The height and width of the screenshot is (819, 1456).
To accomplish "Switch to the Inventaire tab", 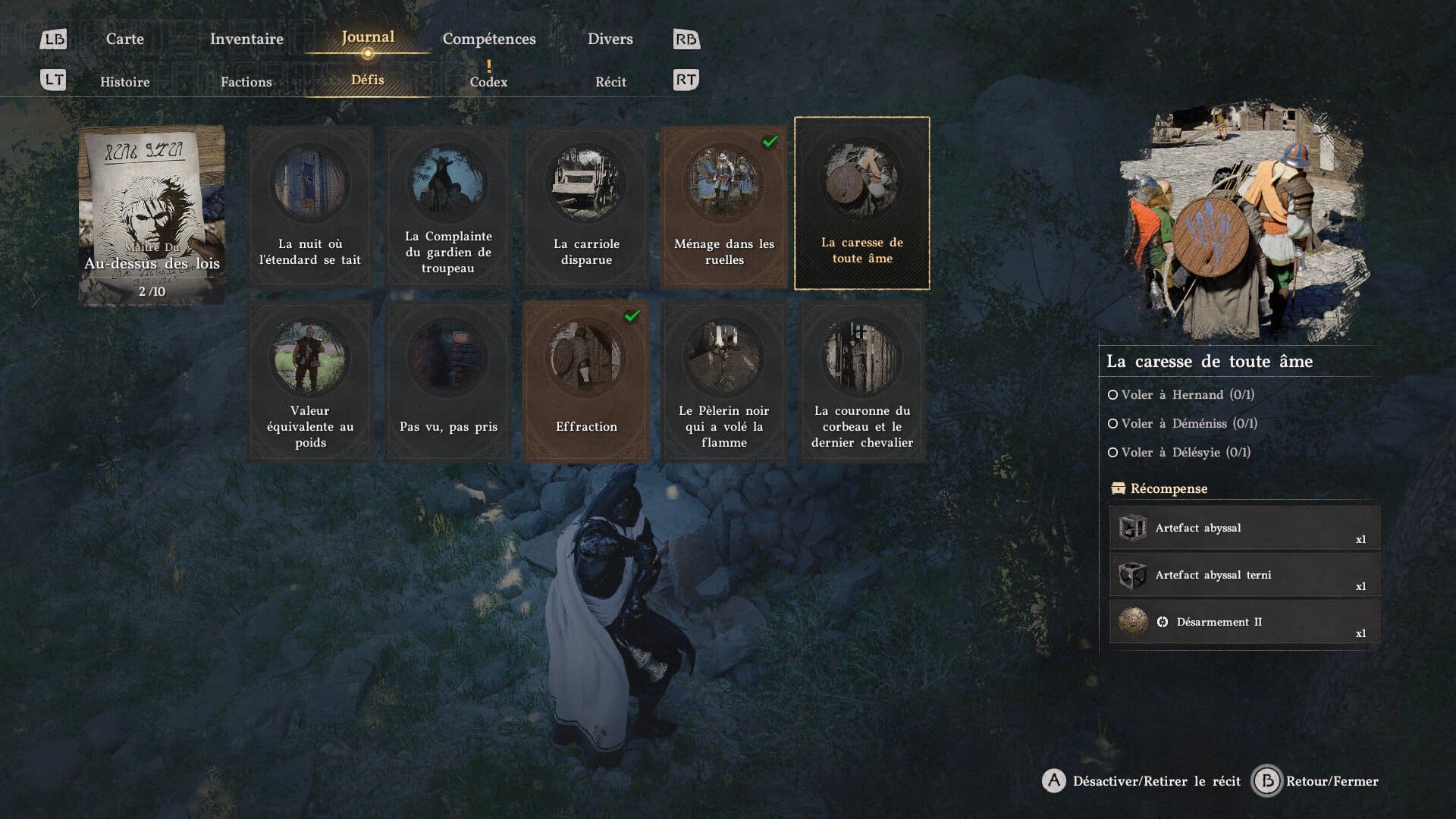I will pyautogui.click(x=246, y=39).
